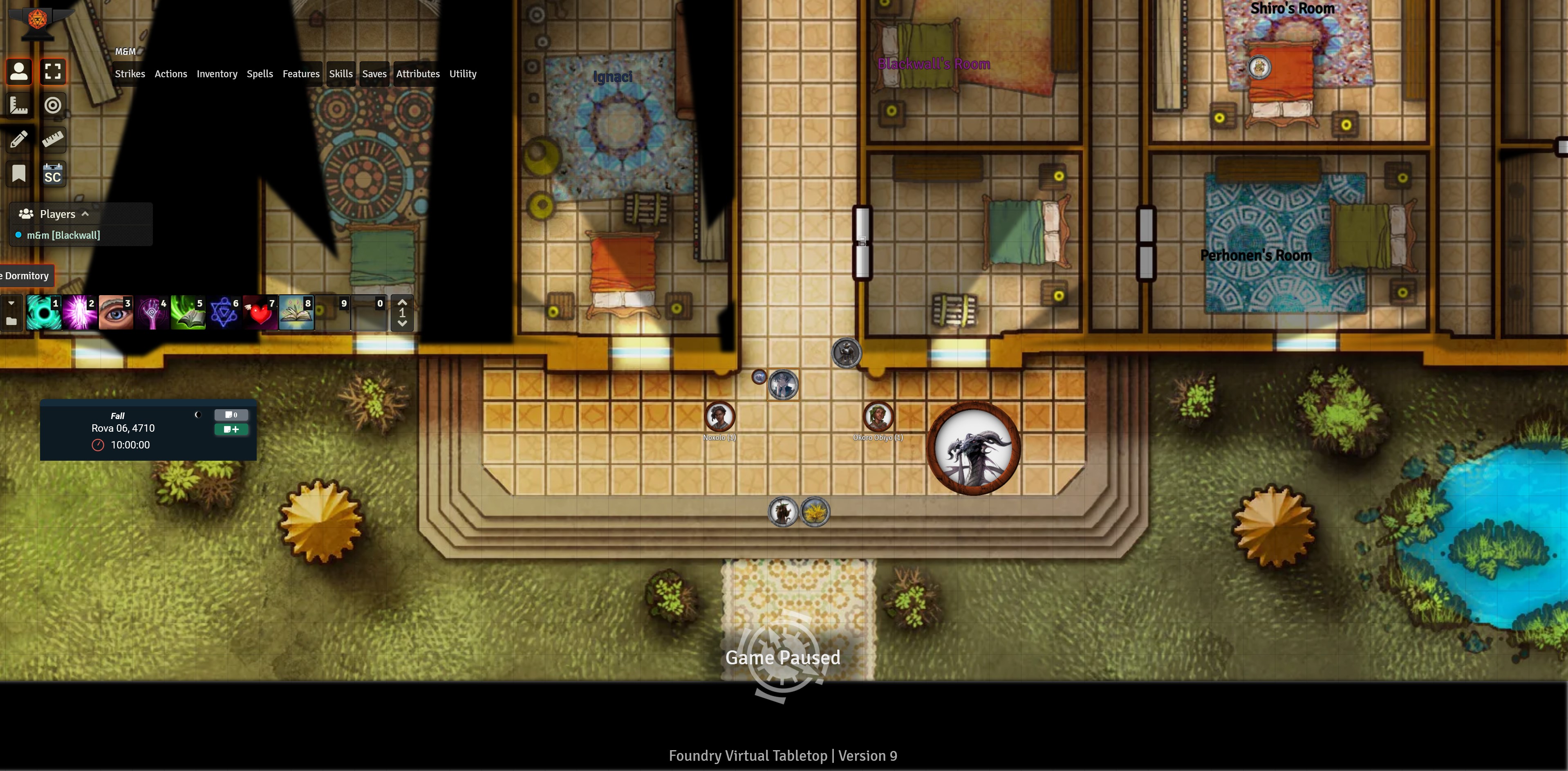The height and width of the screenshot is (771, 1568).
Task: Select the Strikes action category
Action: (130, 74)
